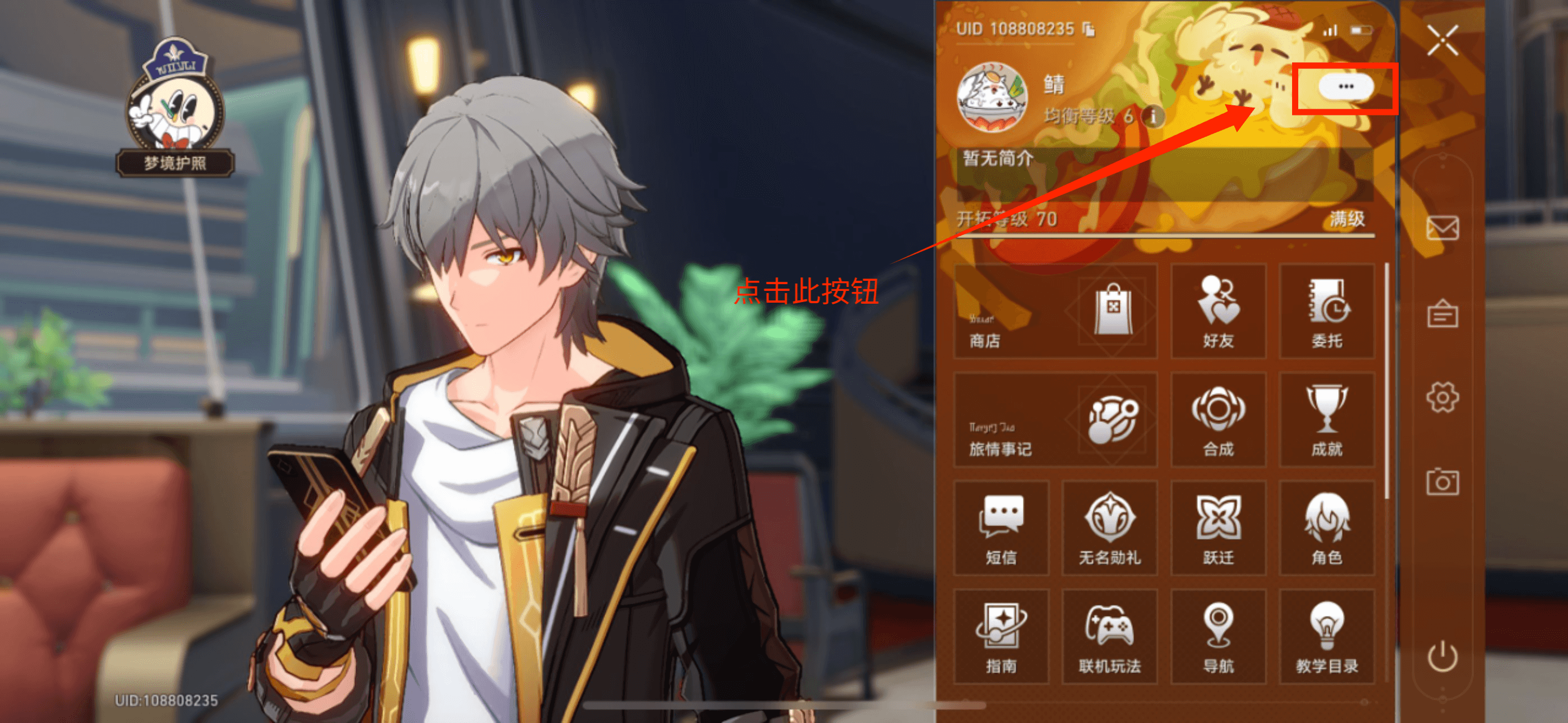Open the mail envelope icon

pyautogui.click(x=1442, y=228)
